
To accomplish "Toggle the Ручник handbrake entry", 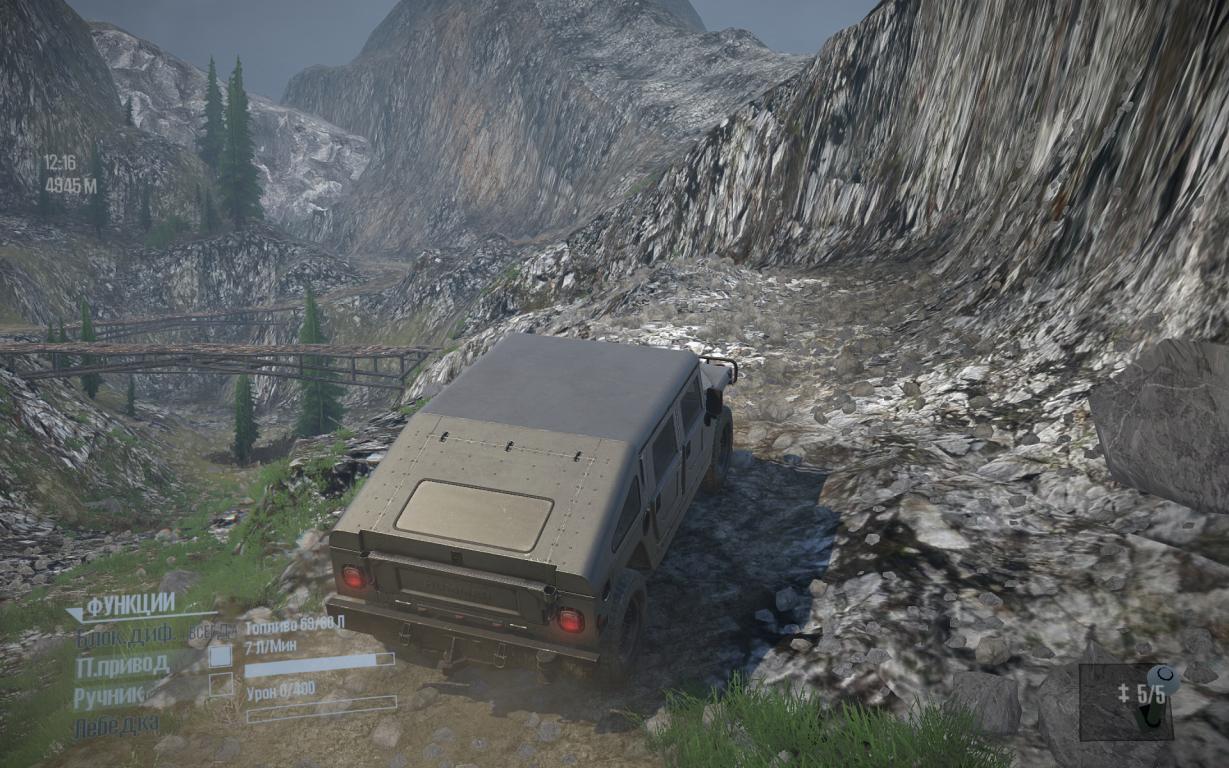I will 111,696.
